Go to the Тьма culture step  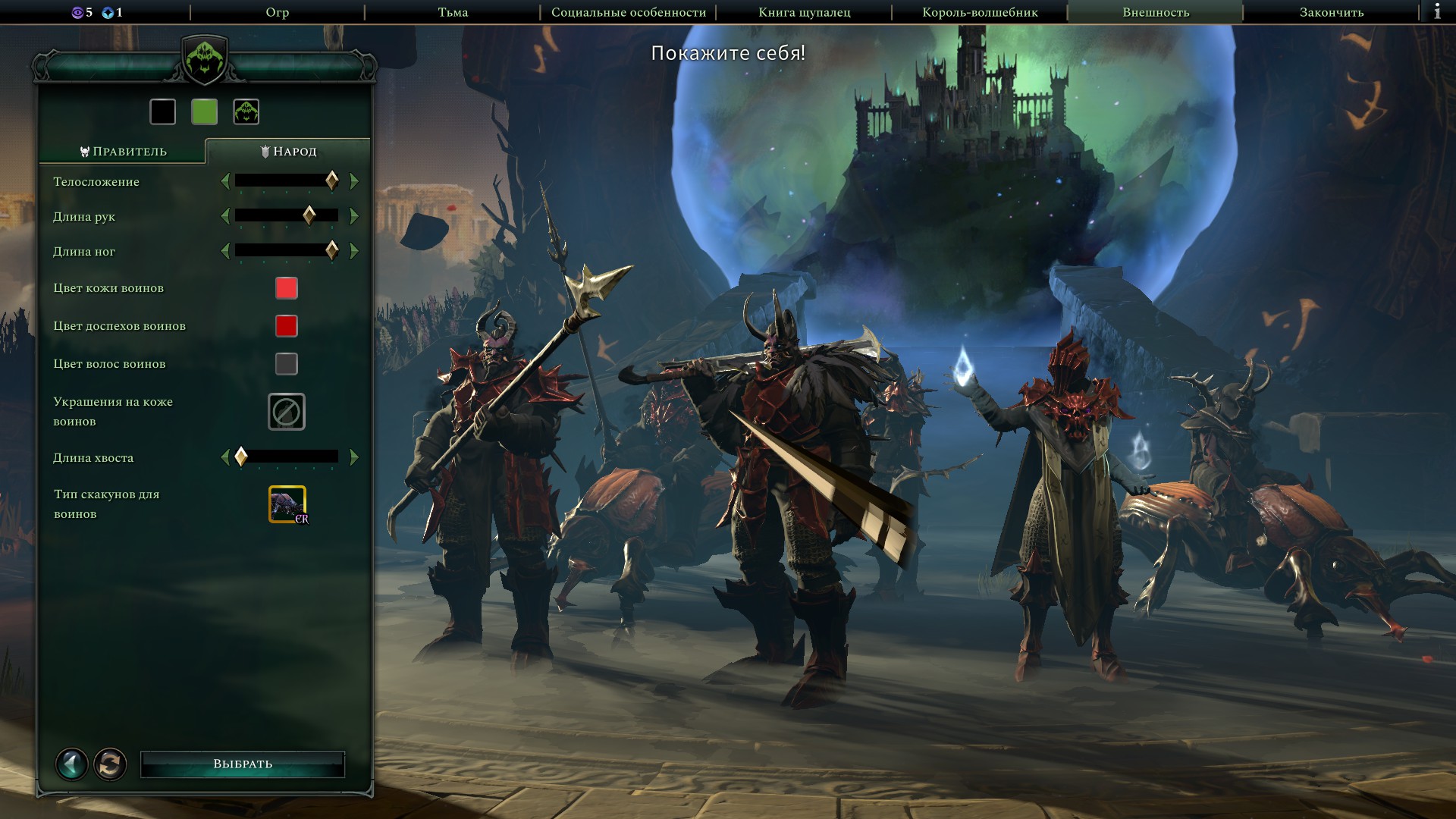point(453,12)
